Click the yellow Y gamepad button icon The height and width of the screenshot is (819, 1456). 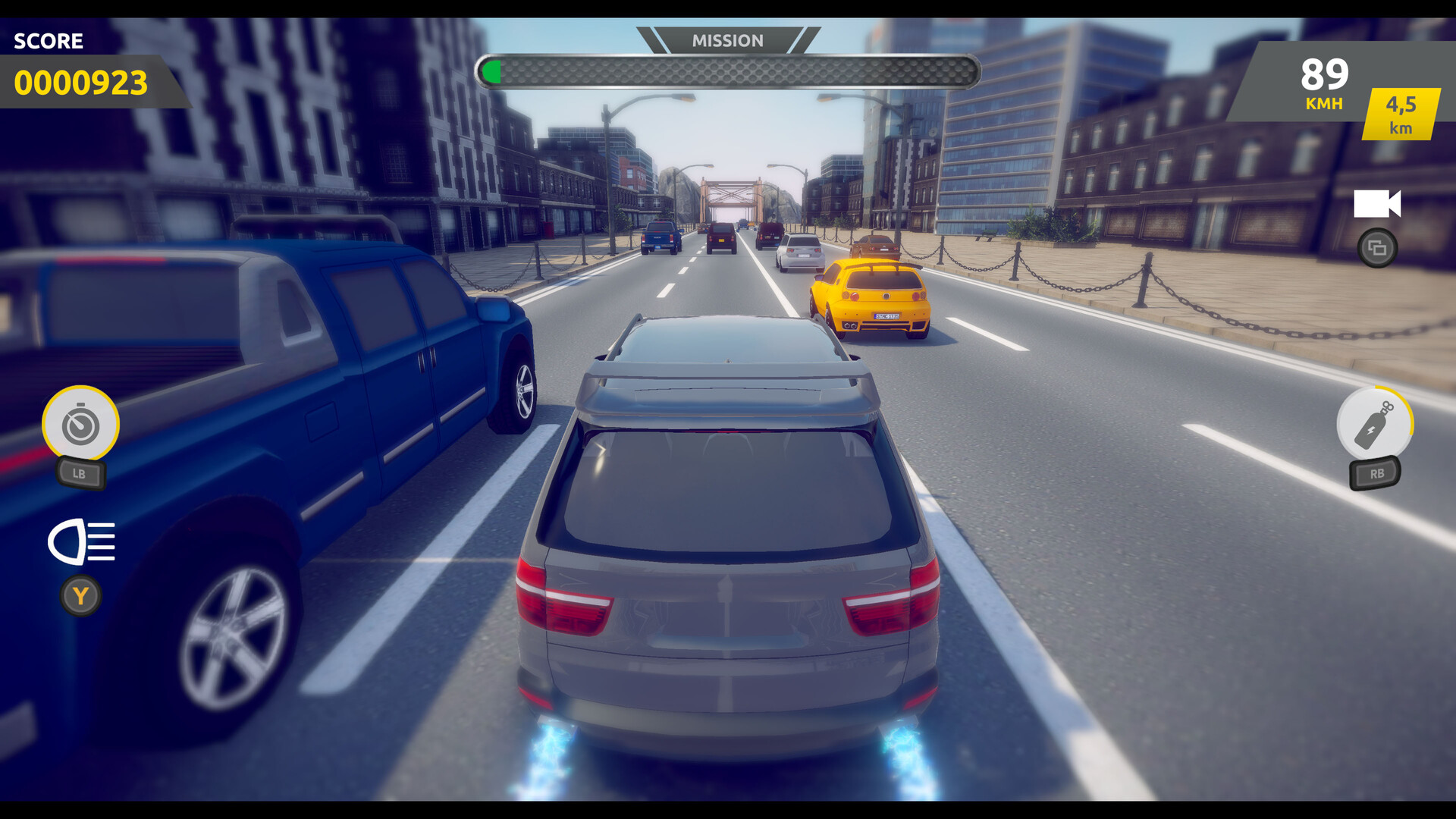point(81,596)
